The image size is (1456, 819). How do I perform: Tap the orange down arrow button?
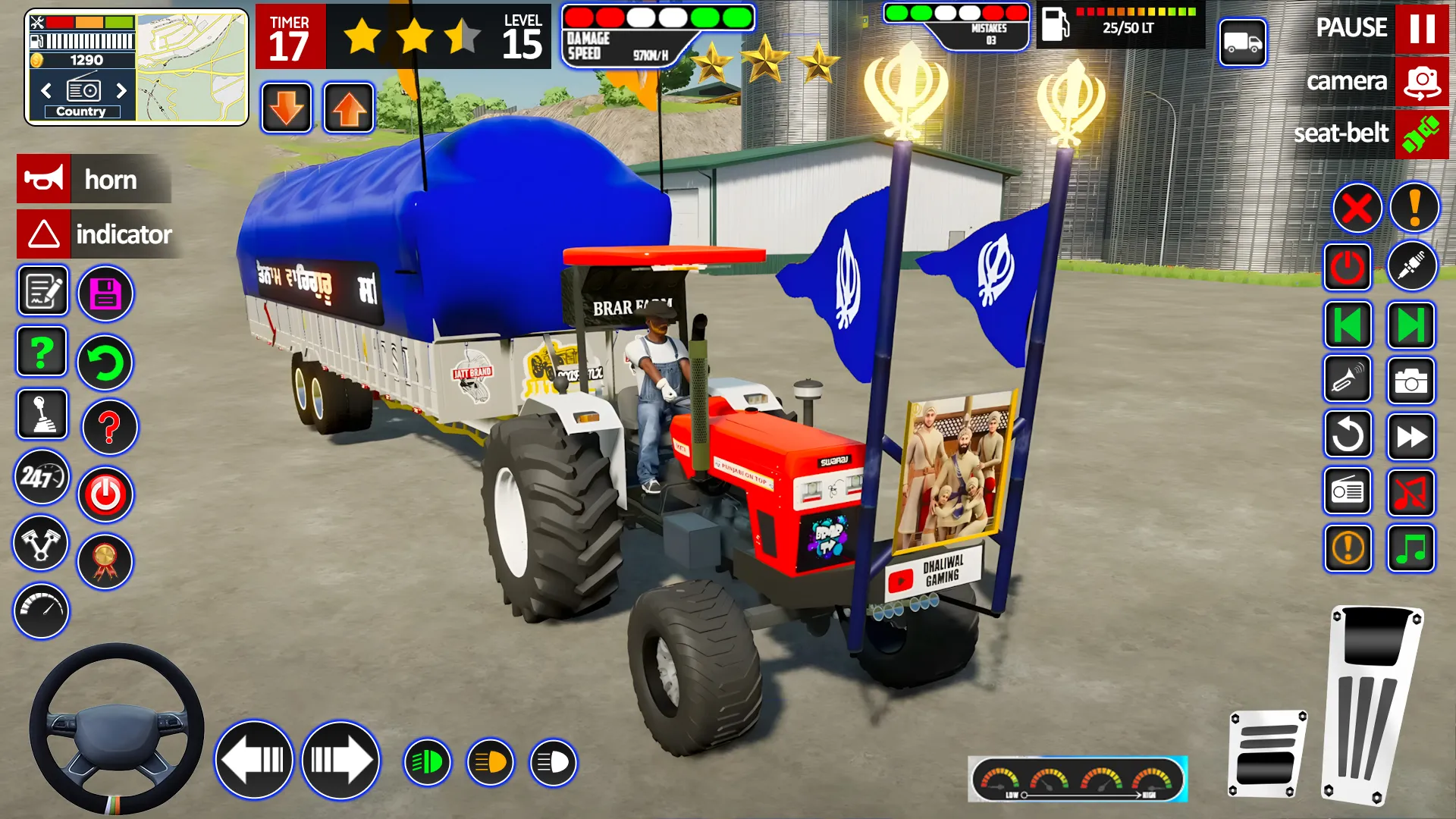tap(287, 108)
